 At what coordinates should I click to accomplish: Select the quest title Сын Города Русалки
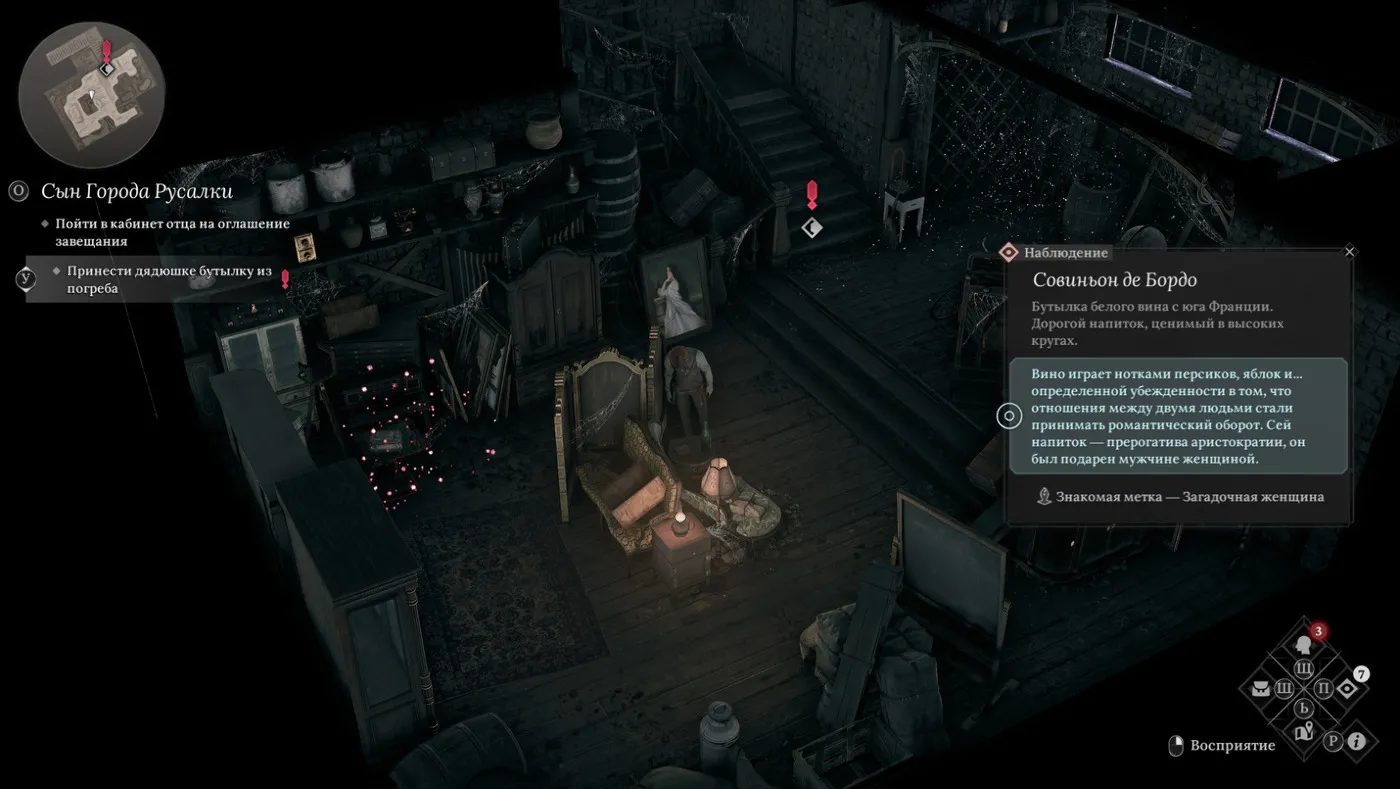pos(136,191)
